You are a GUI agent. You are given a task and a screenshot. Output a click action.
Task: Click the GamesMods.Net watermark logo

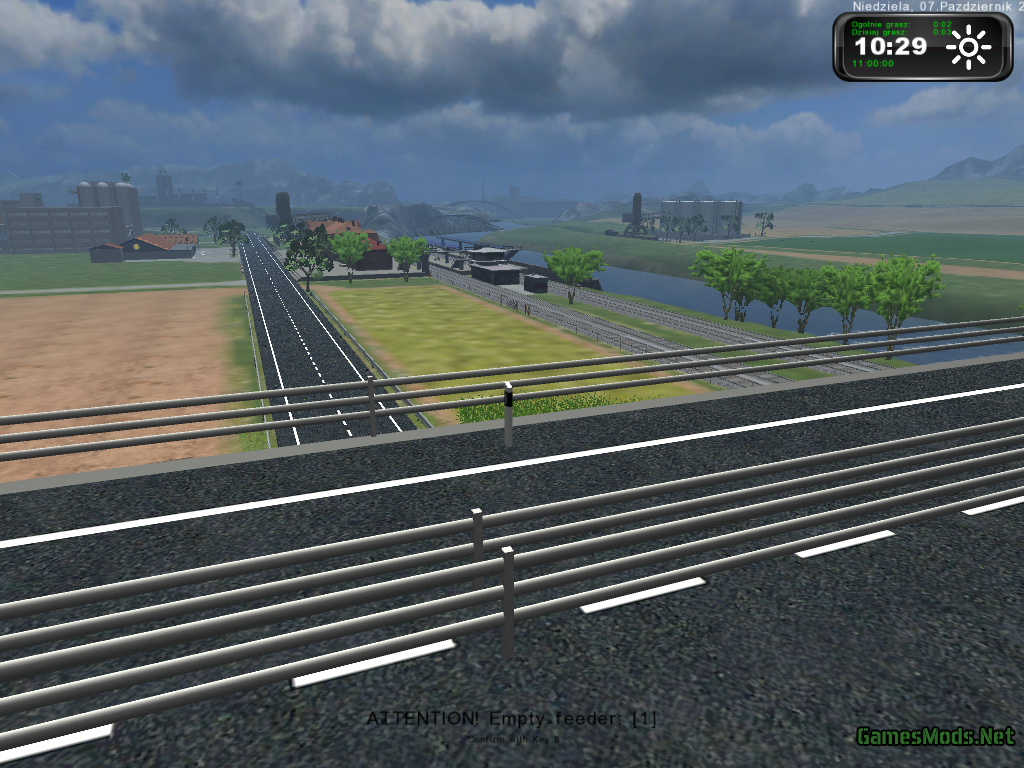coord(935,737)
